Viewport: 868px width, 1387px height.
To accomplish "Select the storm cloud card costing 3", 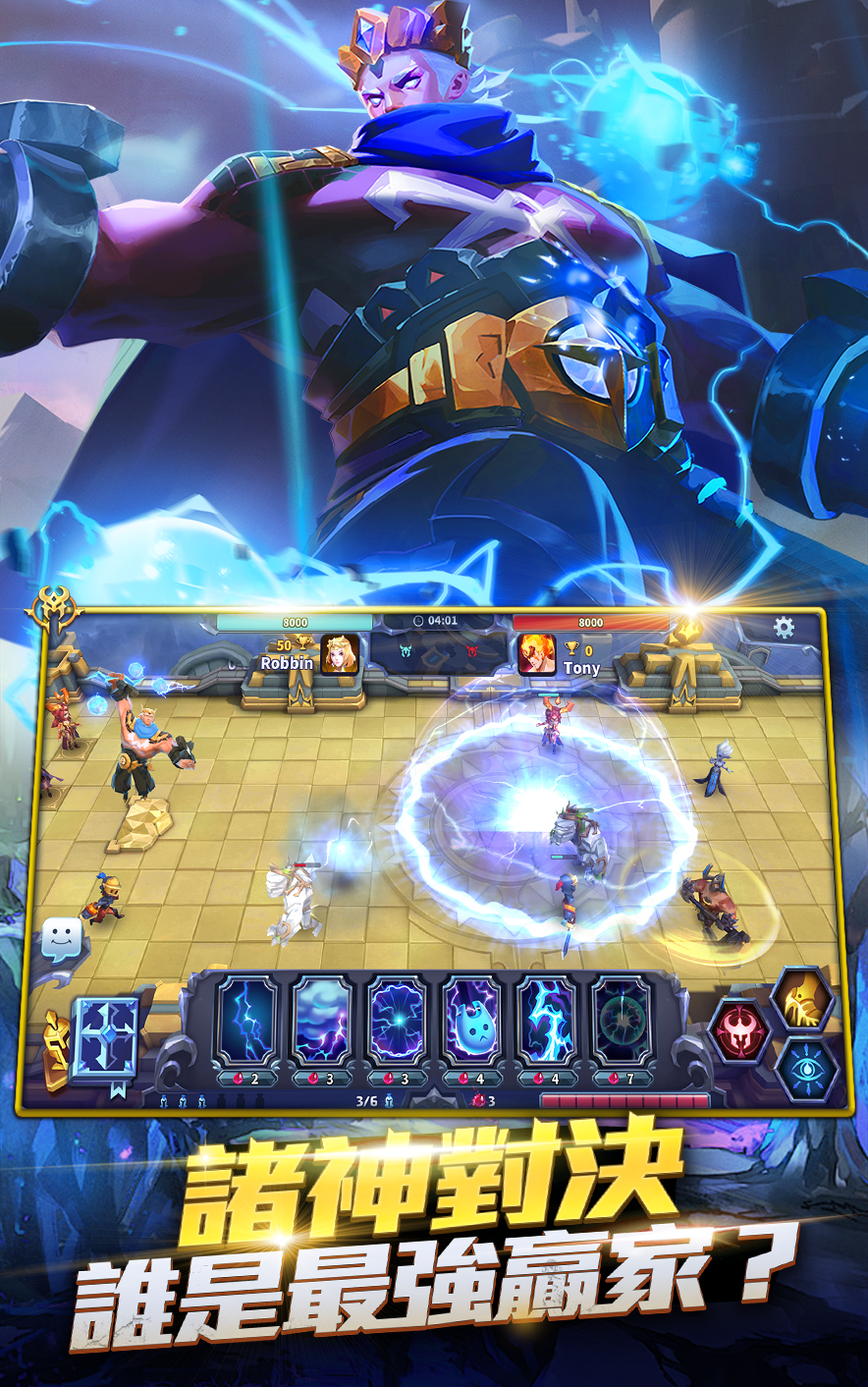I will pyautogui.click(x=322, y=1023).
